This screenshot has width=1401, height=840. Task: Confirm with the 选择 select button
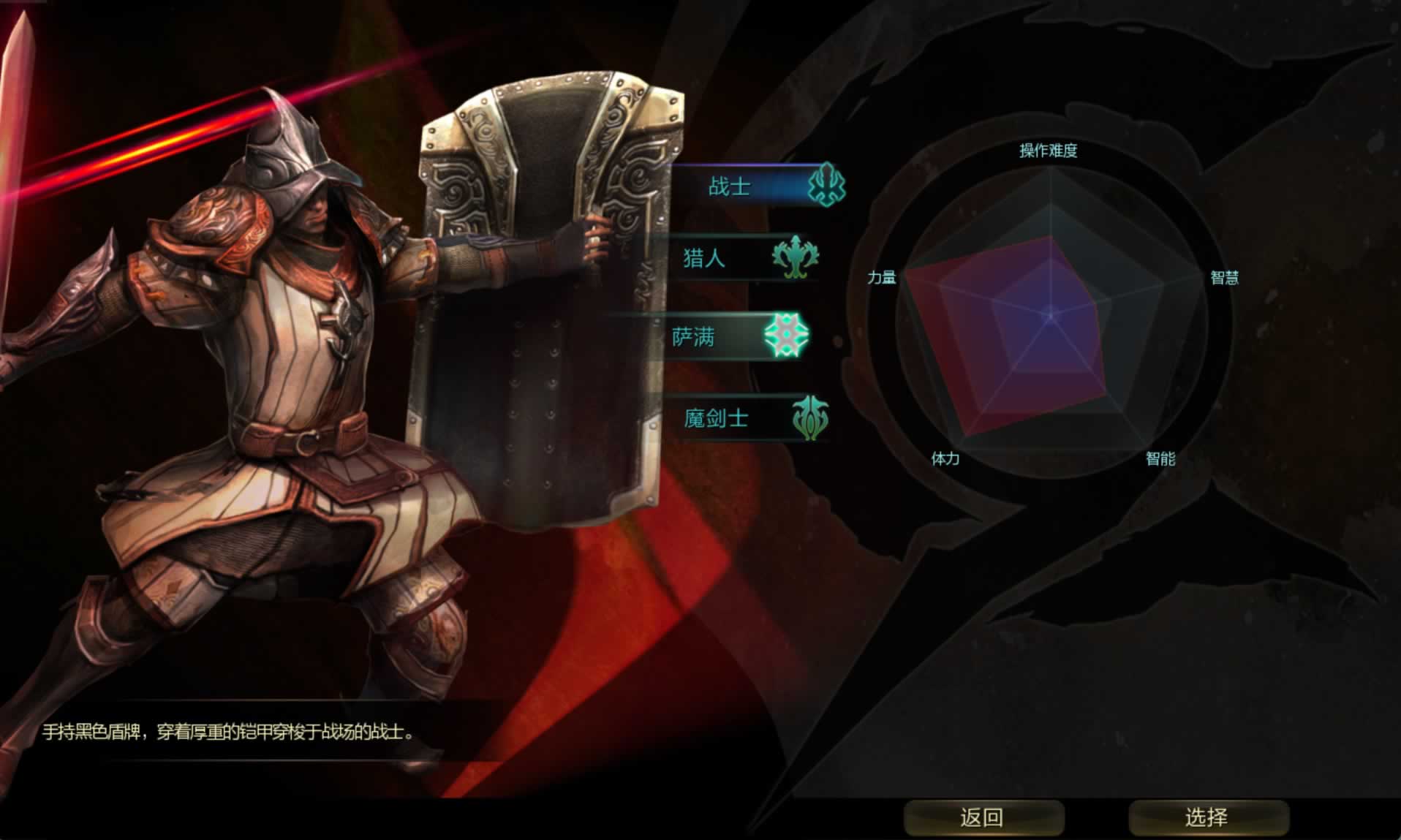pyautogui.click(x=1208, y=817)
